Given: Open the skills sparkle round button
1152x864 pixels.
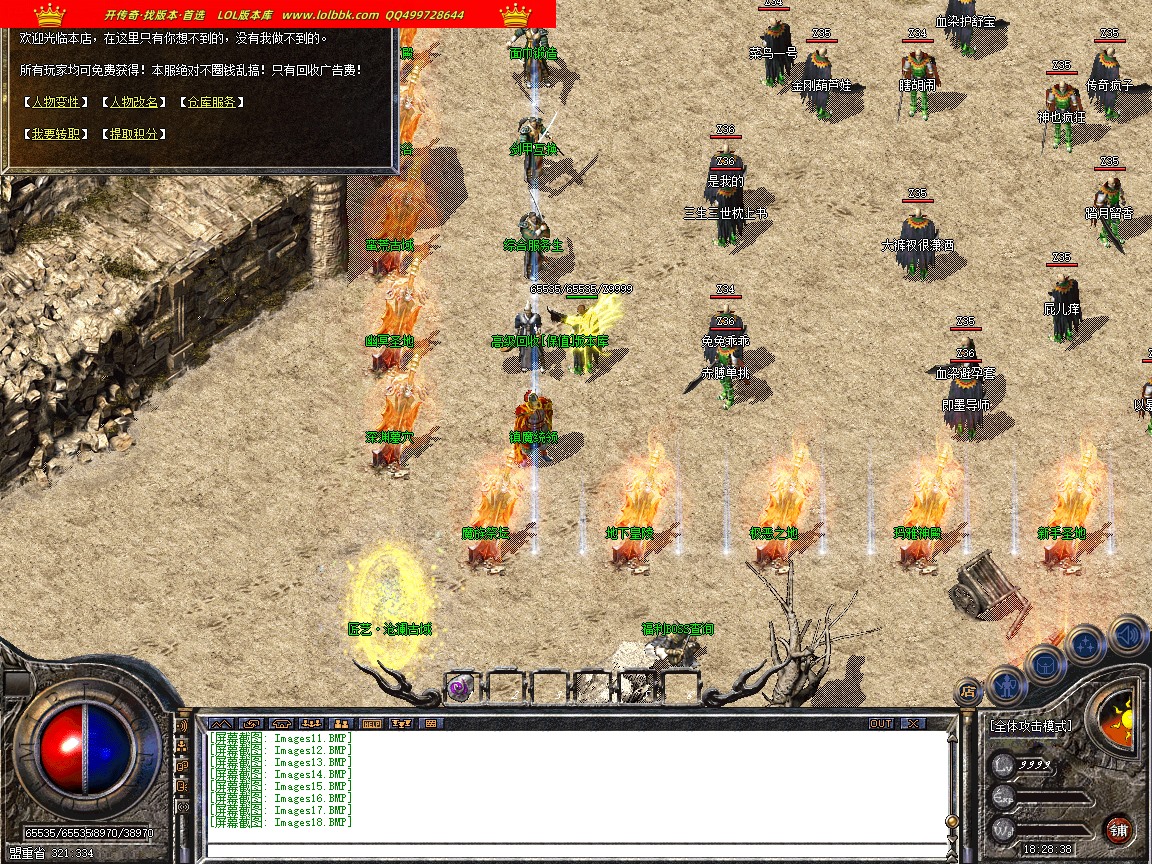Looking at the screenshot, I should point(1086,645).
